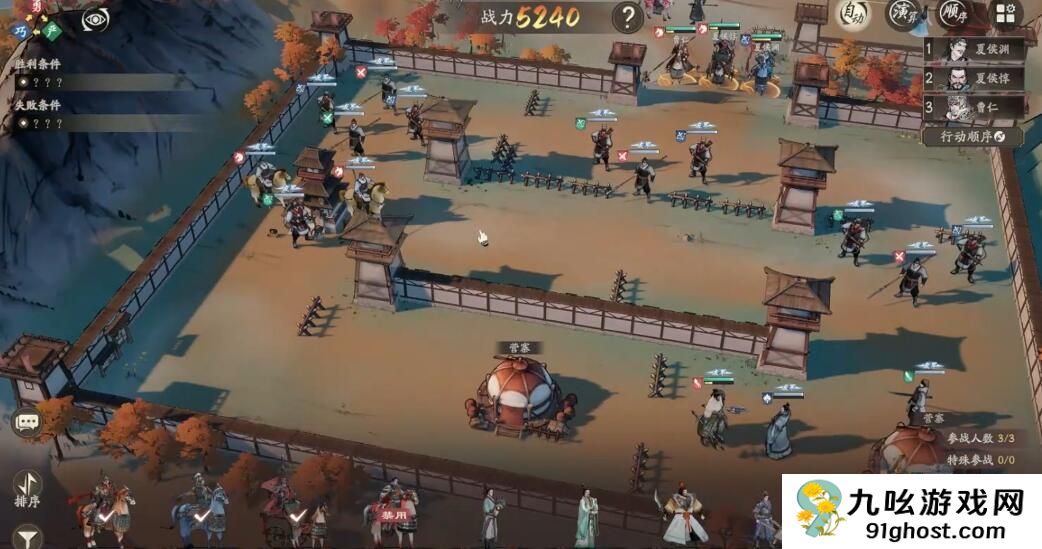Open the chat bubble icon

27,422
